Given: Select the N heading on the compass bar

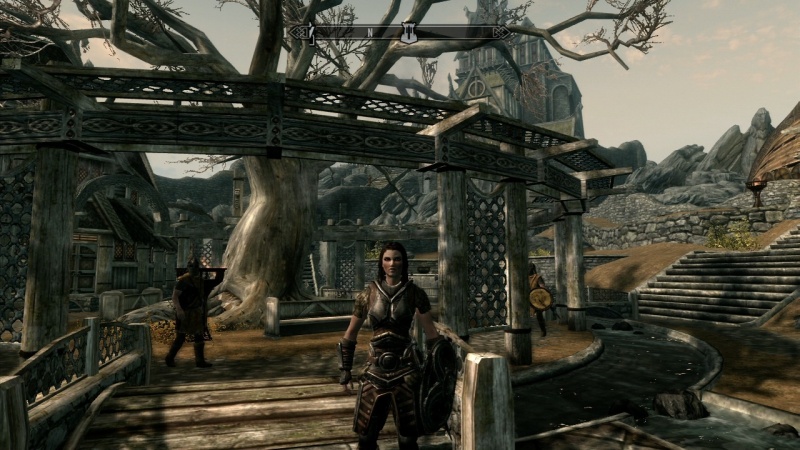Looking at the screenshot, I should pyautogui.click(x=369, y=33).
